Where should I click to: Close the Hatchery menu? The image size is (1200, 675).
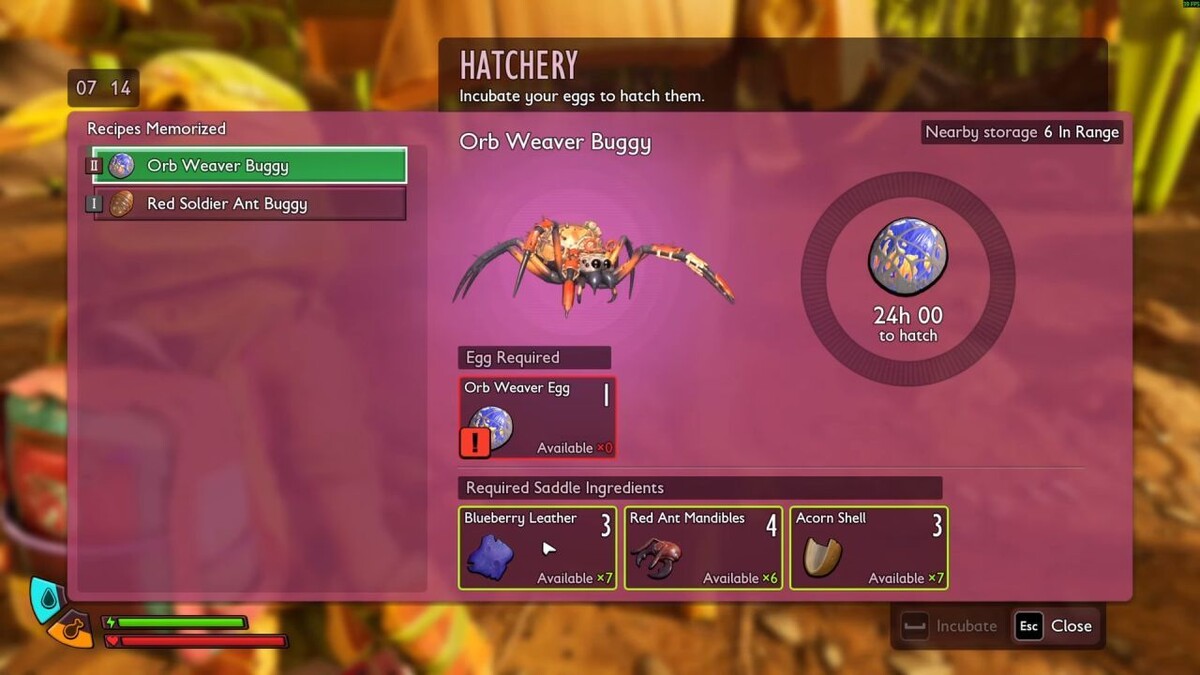pos(1055,626)
